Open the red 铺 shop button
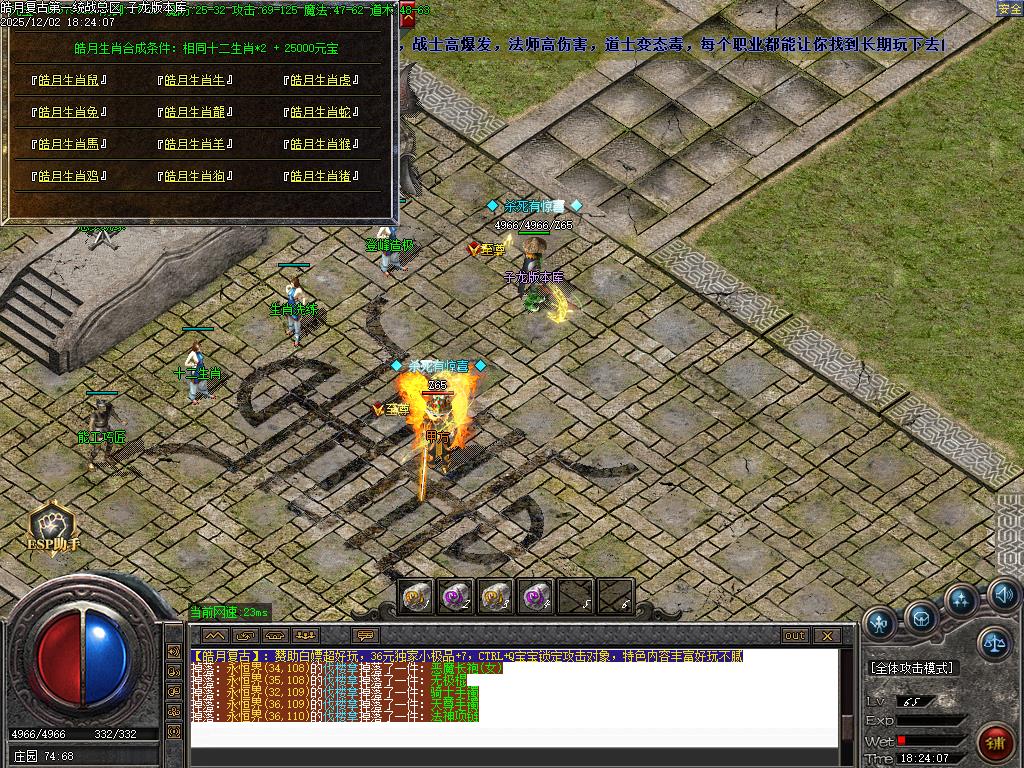This screenshot has height=768, width=1024. [995, 743]
